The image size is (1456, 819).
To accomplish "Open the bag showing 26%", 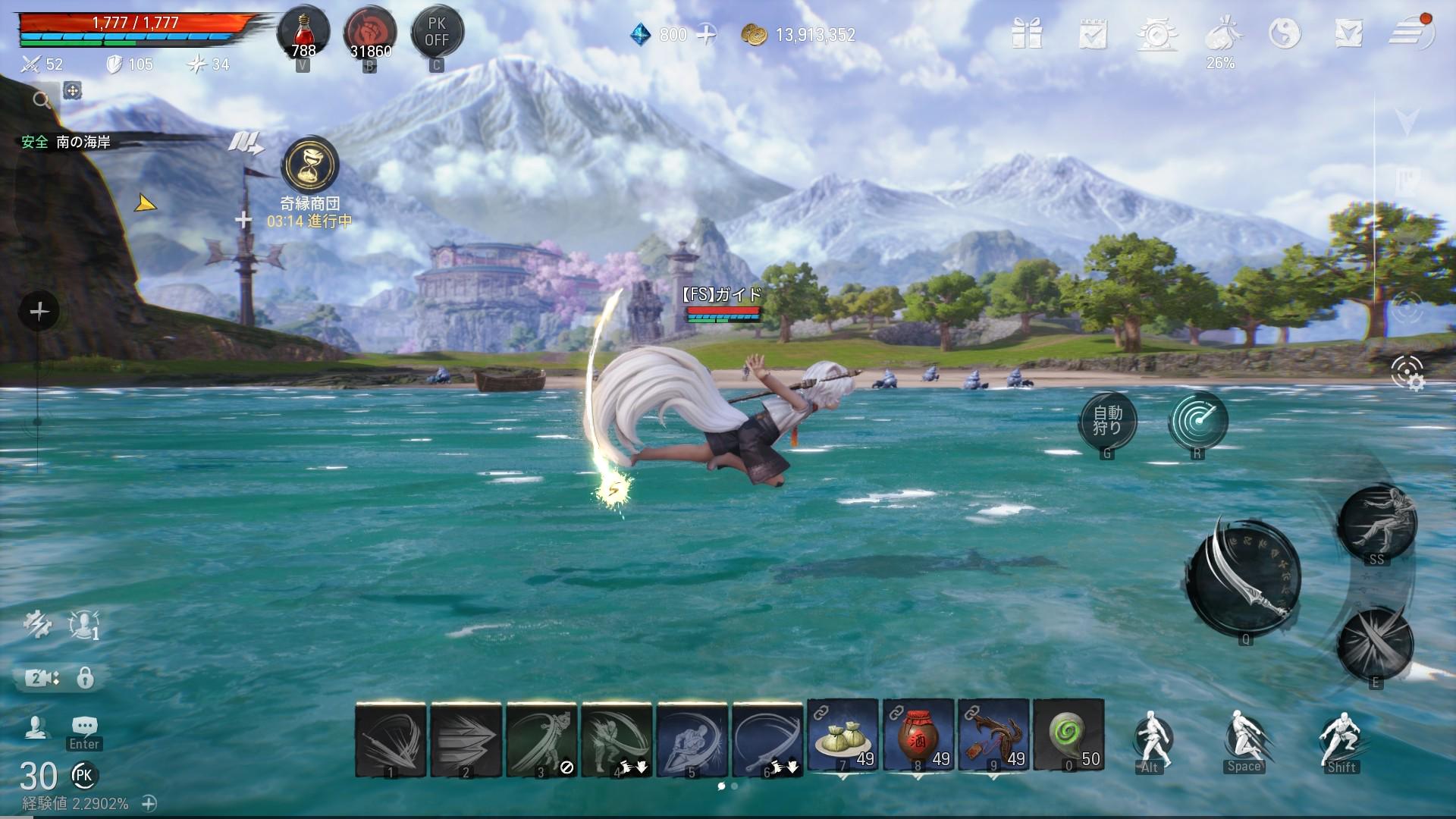I will (x=1221, y=36).
